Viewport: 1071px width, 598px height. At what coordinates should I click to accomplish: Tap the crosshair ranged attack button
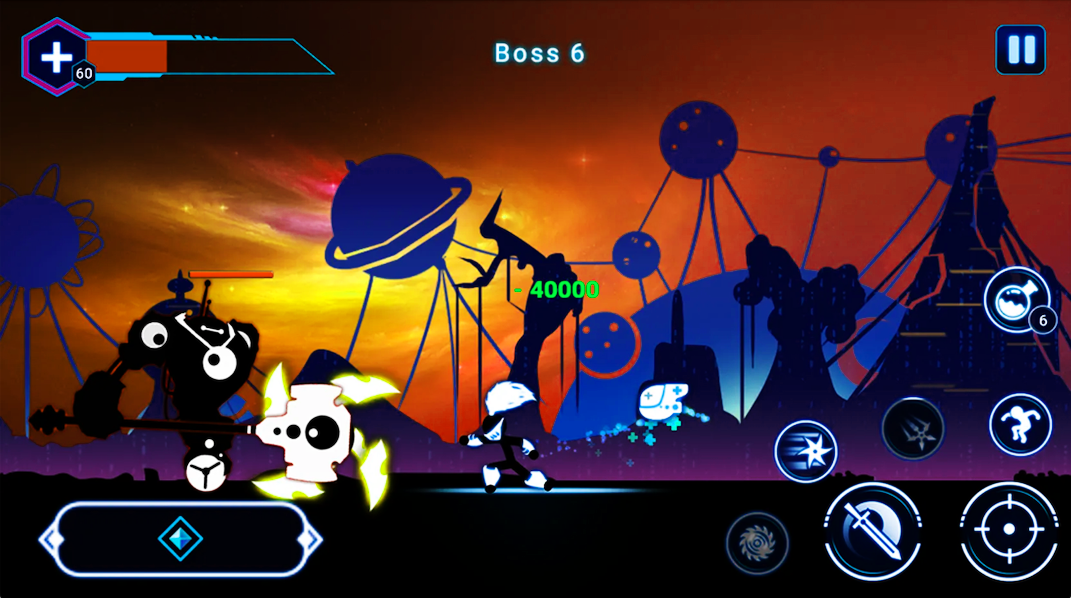(x=1008, y=530)
